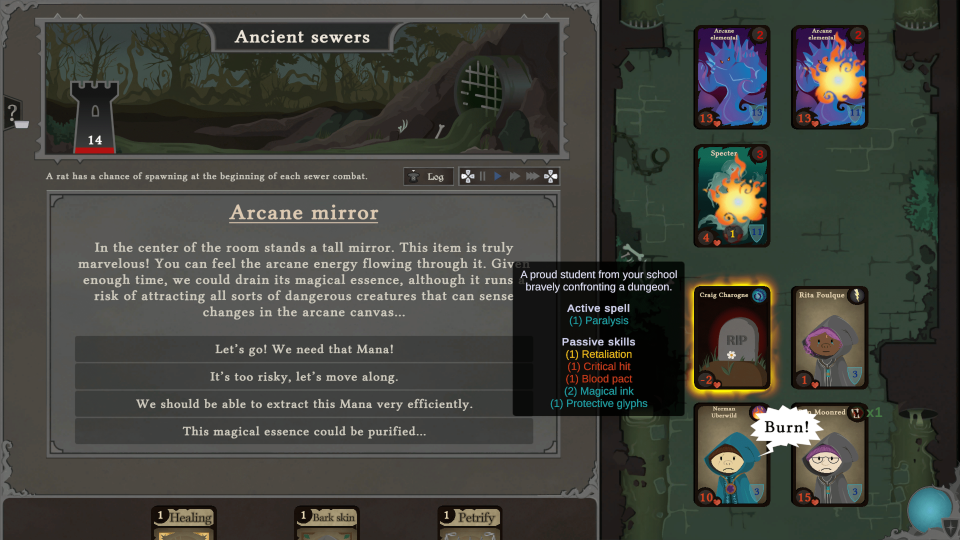
Task: Choose "Let's go! We need that Mana!"
Action: 304,350
